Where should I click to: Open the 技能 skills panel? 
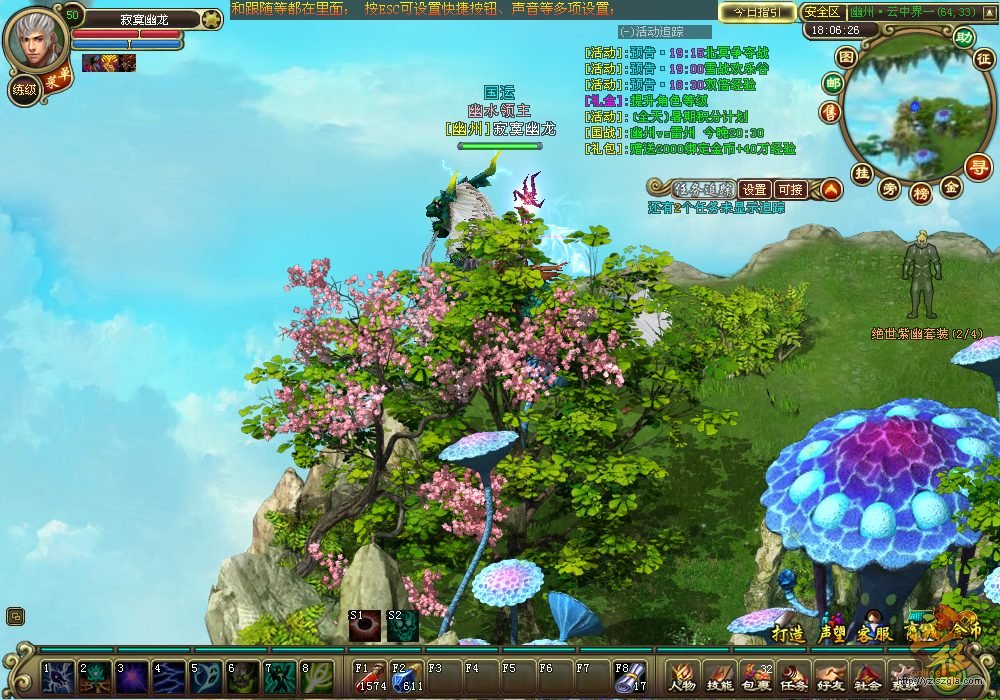click(719, 675)
